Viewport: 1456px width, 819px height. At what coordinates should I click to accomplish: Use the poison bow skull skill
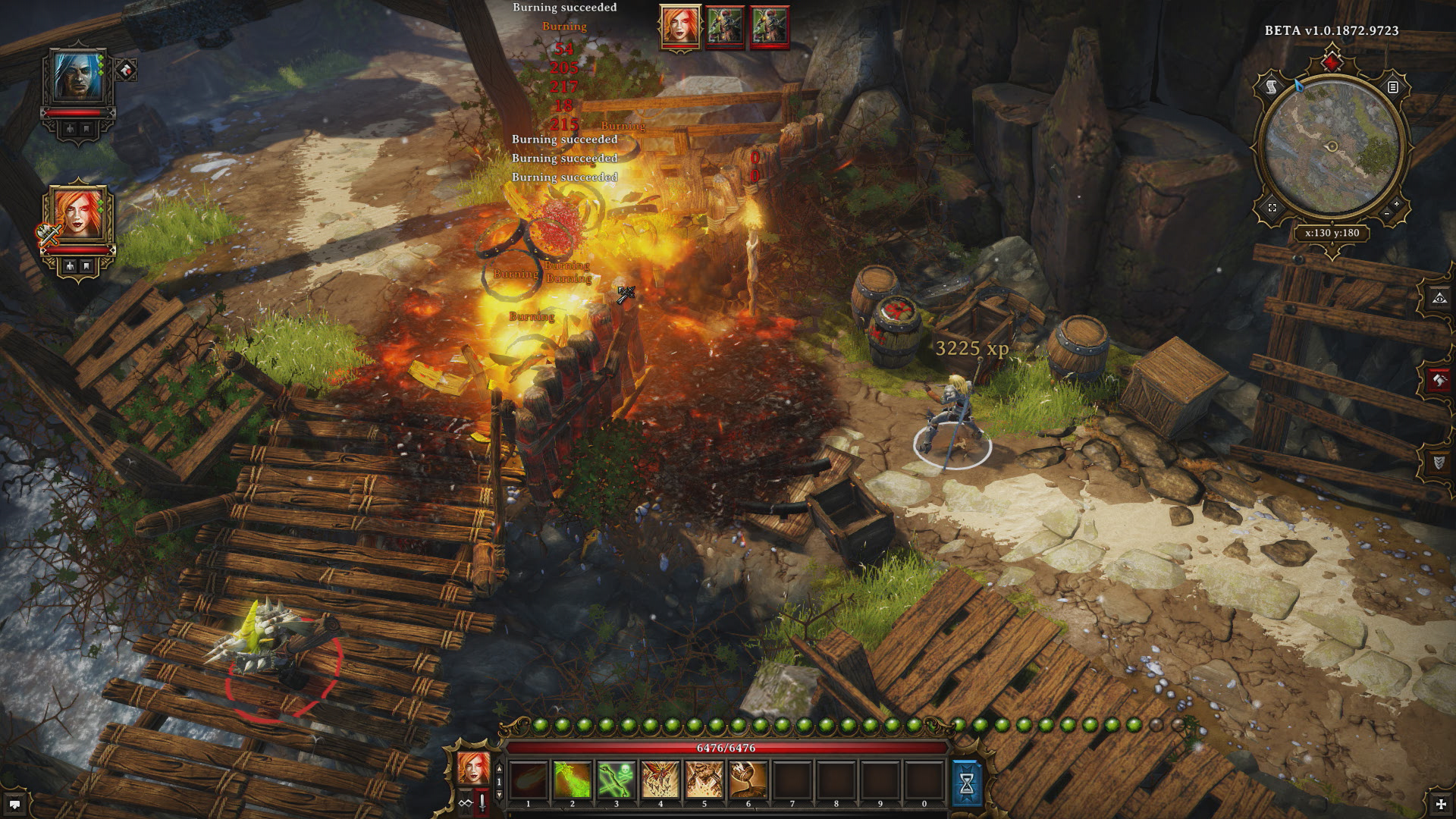click(616, 780)
